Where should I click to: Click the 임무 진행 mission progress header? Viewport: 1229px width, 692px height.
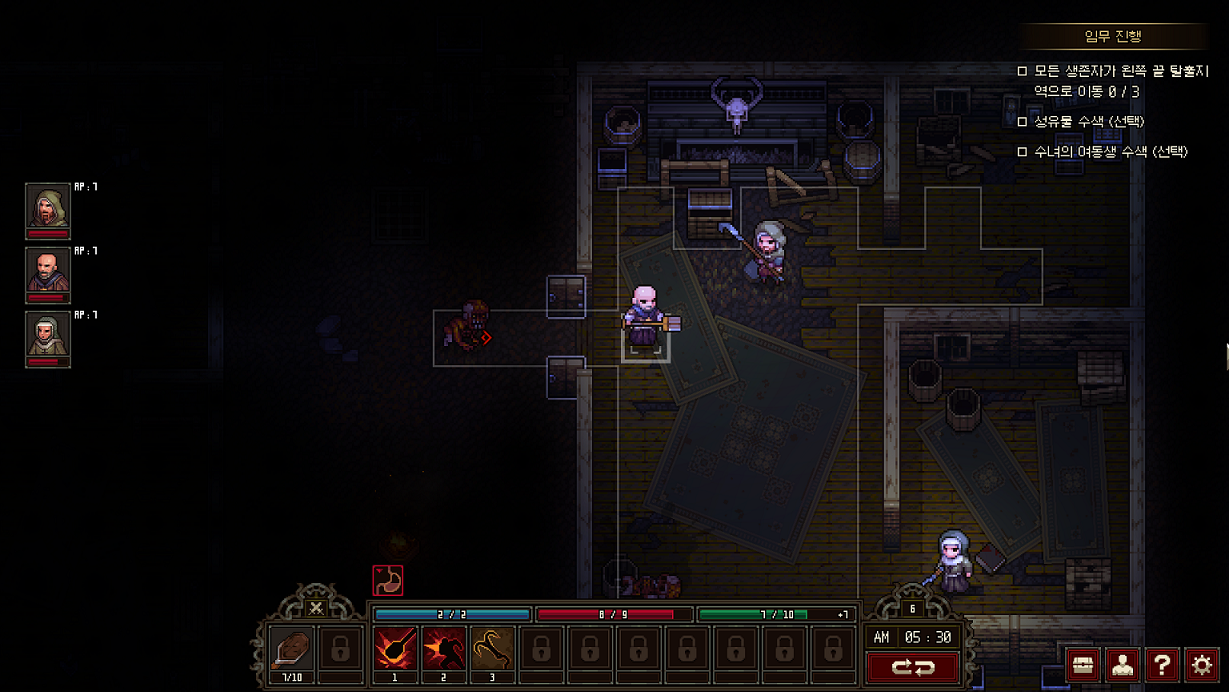1113,37
